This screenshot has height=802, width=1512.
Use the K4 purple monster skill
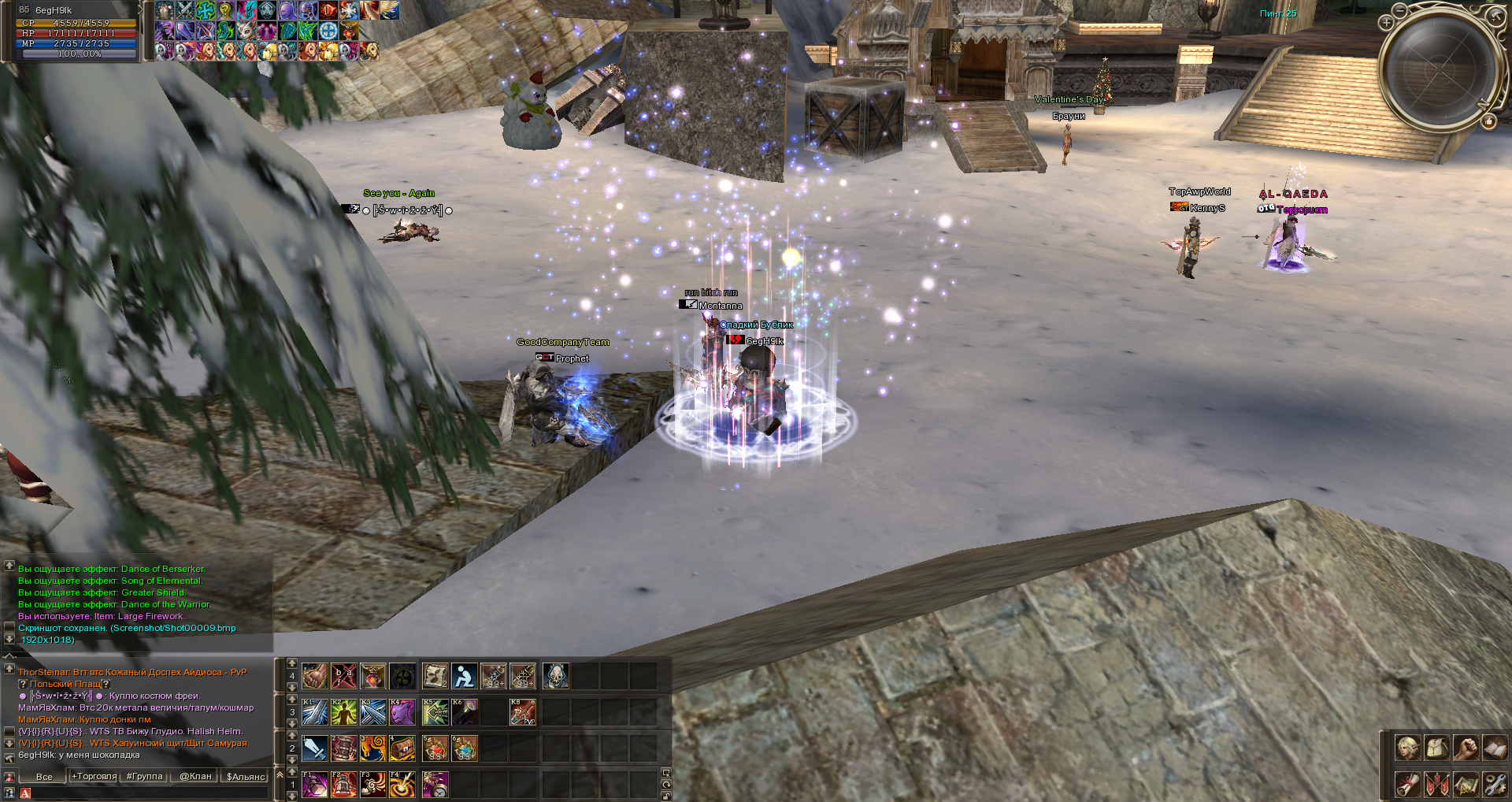[x=402, y=712]
